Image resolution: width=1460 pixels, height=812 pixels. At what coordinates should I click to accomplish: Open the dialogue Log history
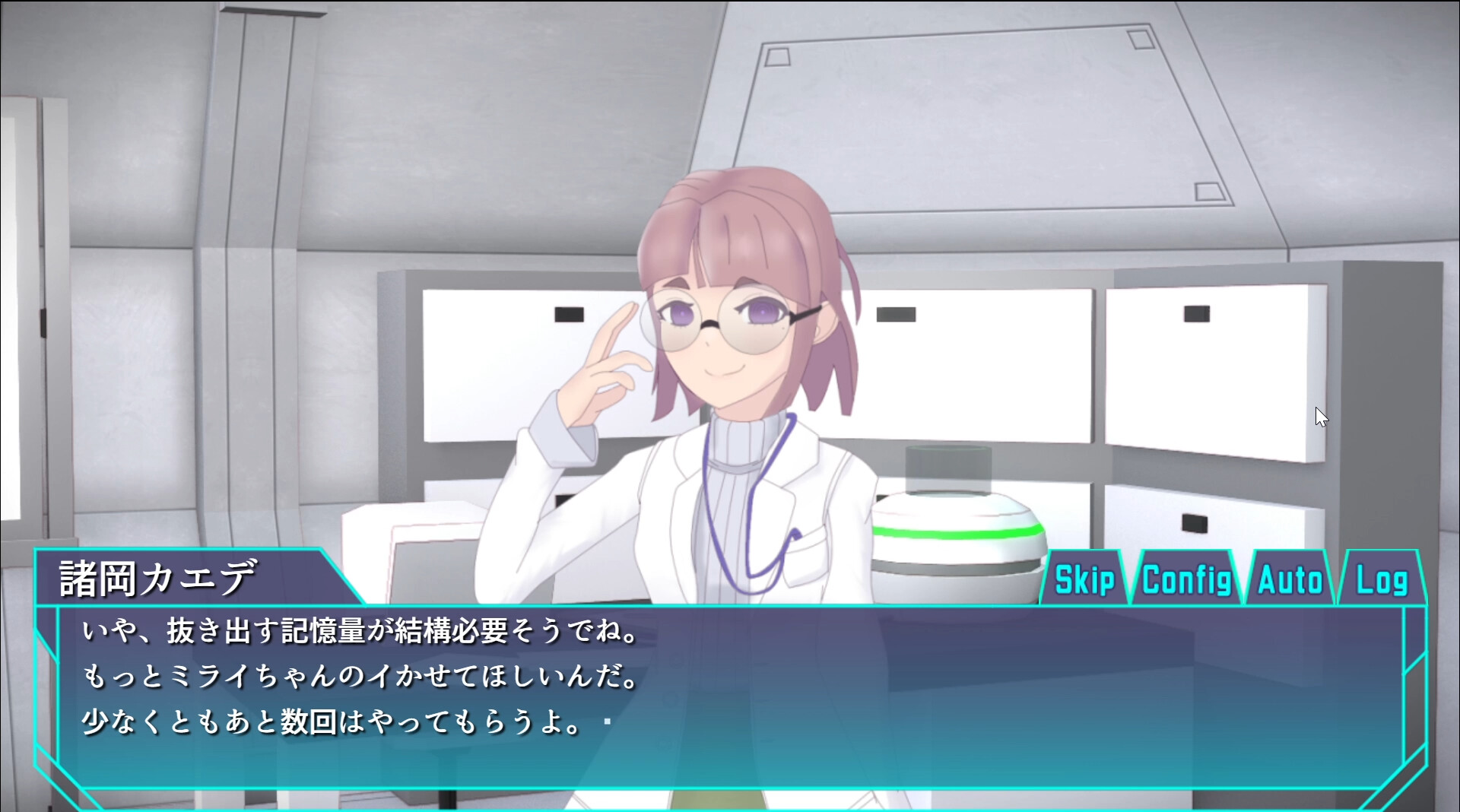(x=1383, y=580)
